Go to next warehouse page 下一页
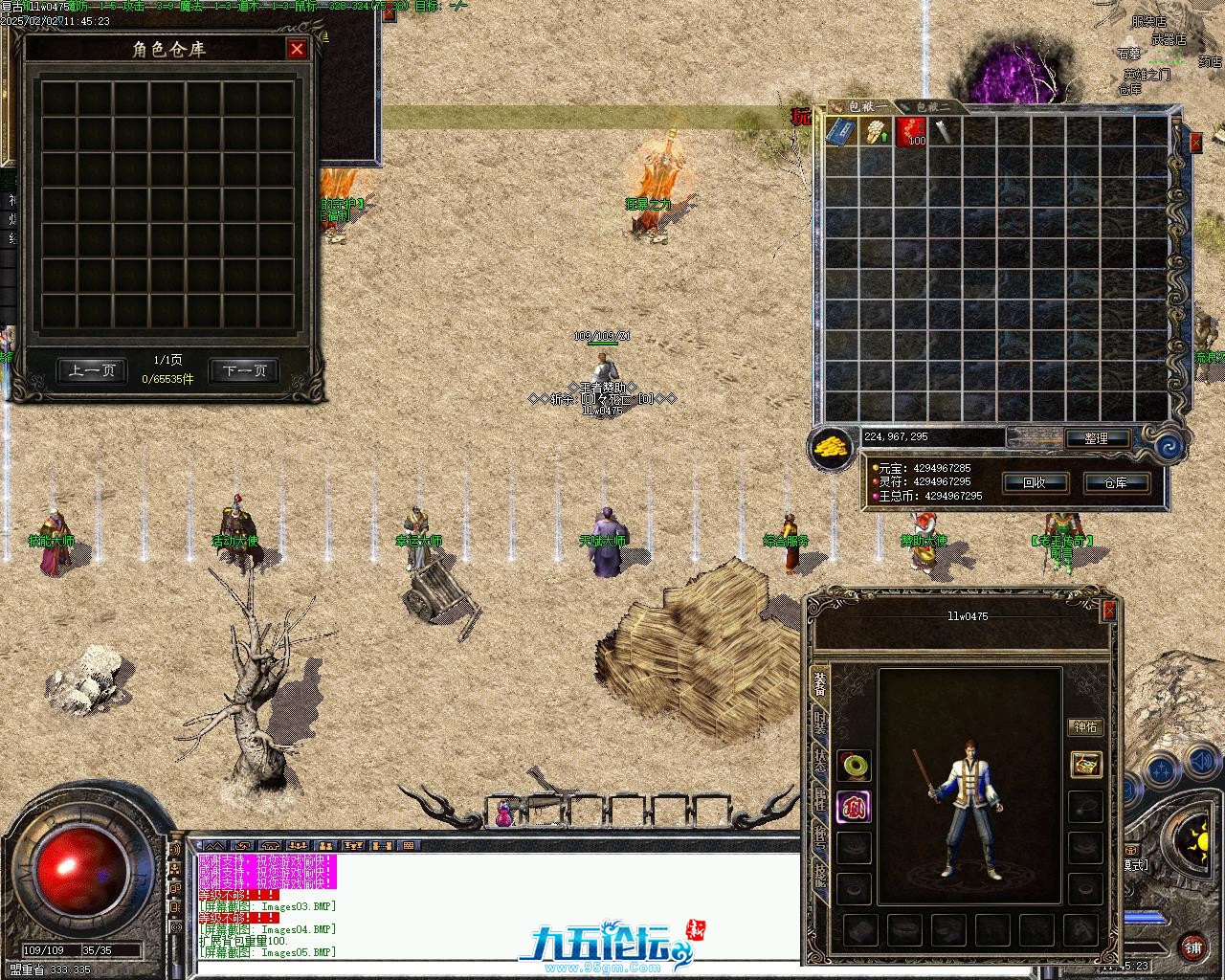Viewport: 1225px width, 980px height. pos(244,371)
